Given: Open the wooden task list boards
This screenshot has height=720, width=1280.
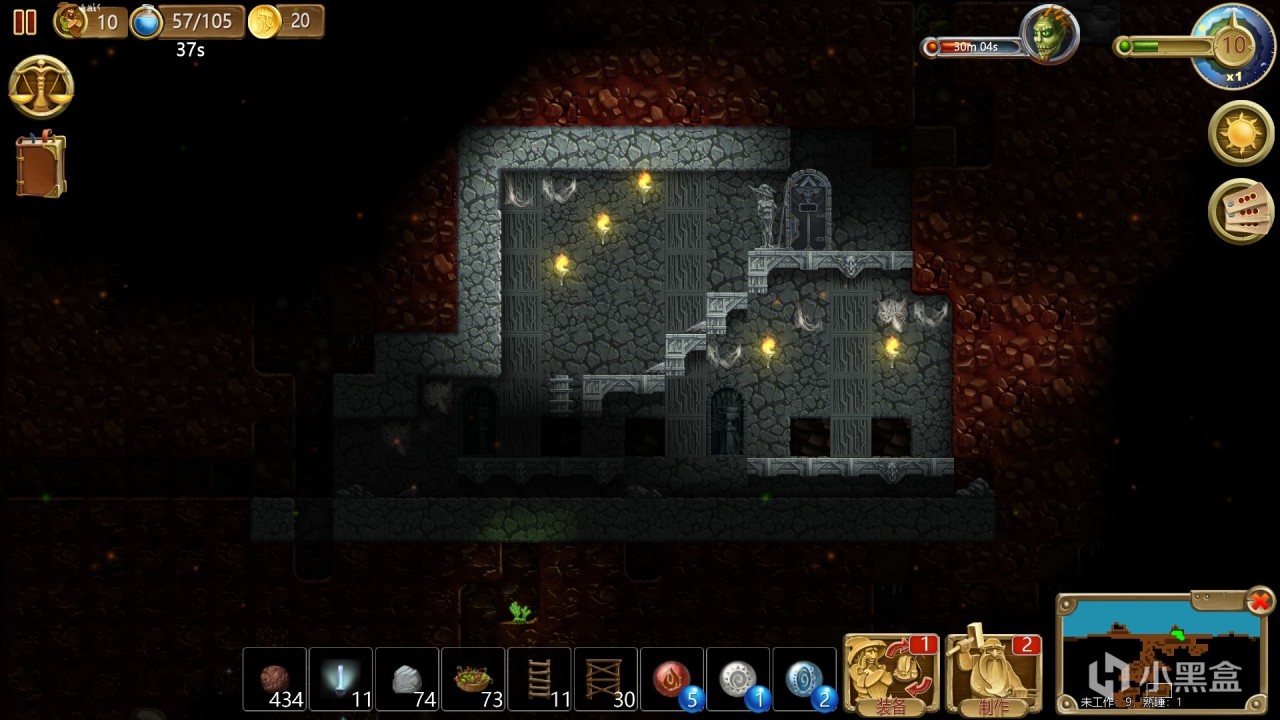Looking at the screenshot, I should [1241, 211].
